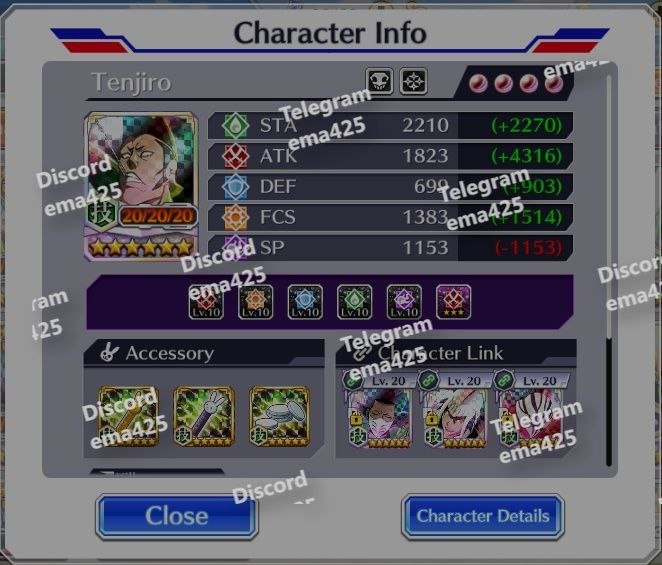The height and width of the screenshot is (565, 662).
Task: Tap the skull affiliation icon beside Tenjiro's name
Action: pyautogui.click(x=380, y=82)
